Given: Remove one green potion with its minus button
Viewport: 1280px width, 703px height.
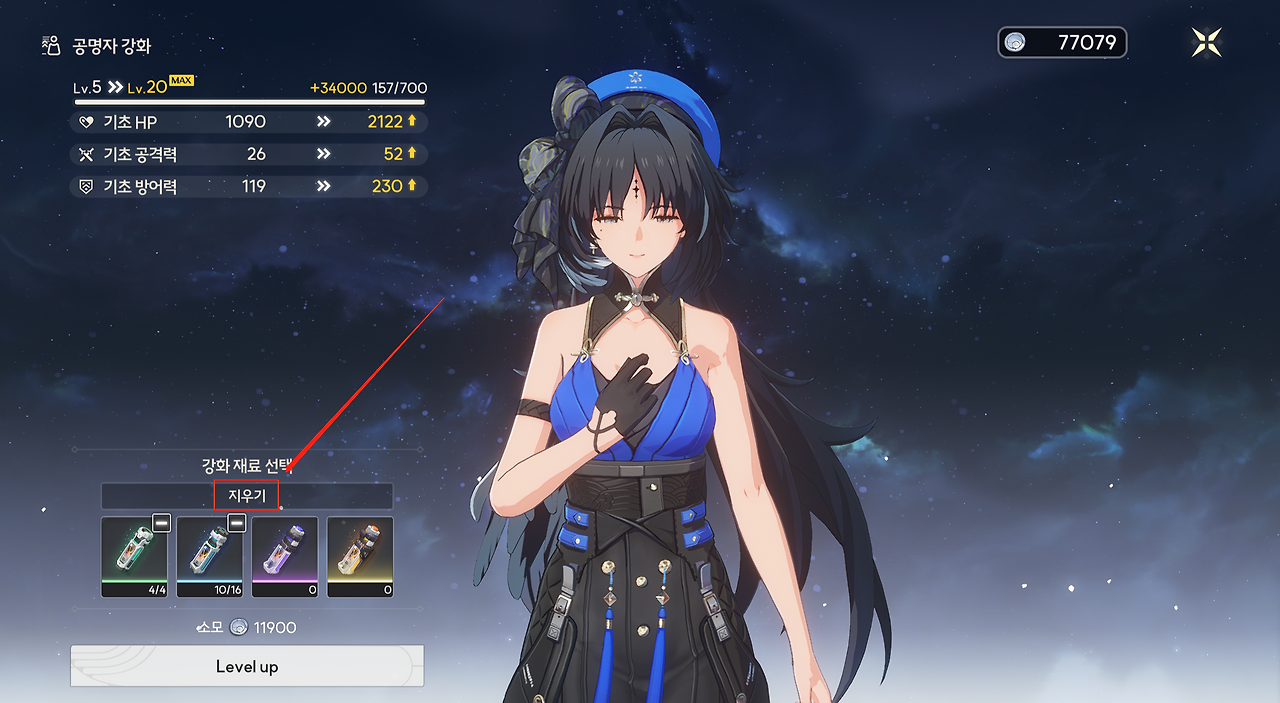Looking at the screenshot, I should click(161, 523).
